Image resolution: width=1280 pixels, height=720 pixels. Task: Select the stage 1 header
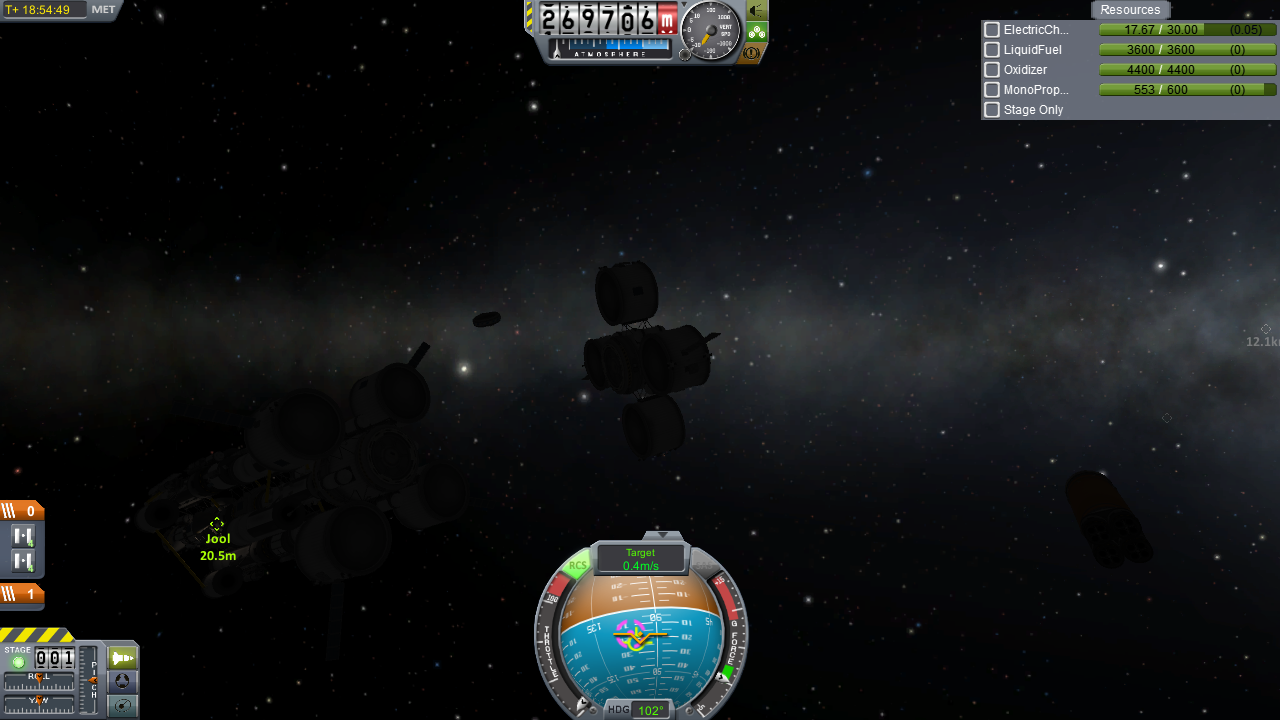[22, 594]
